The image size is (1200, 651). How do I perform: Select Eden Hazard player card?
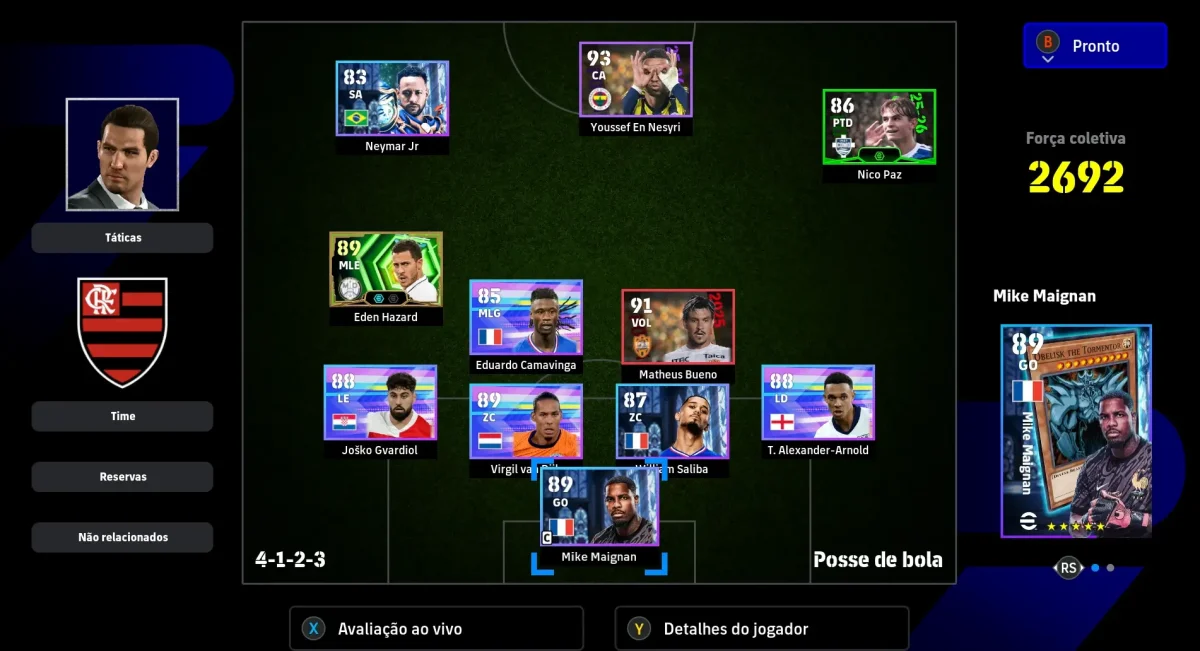(386, 269)
